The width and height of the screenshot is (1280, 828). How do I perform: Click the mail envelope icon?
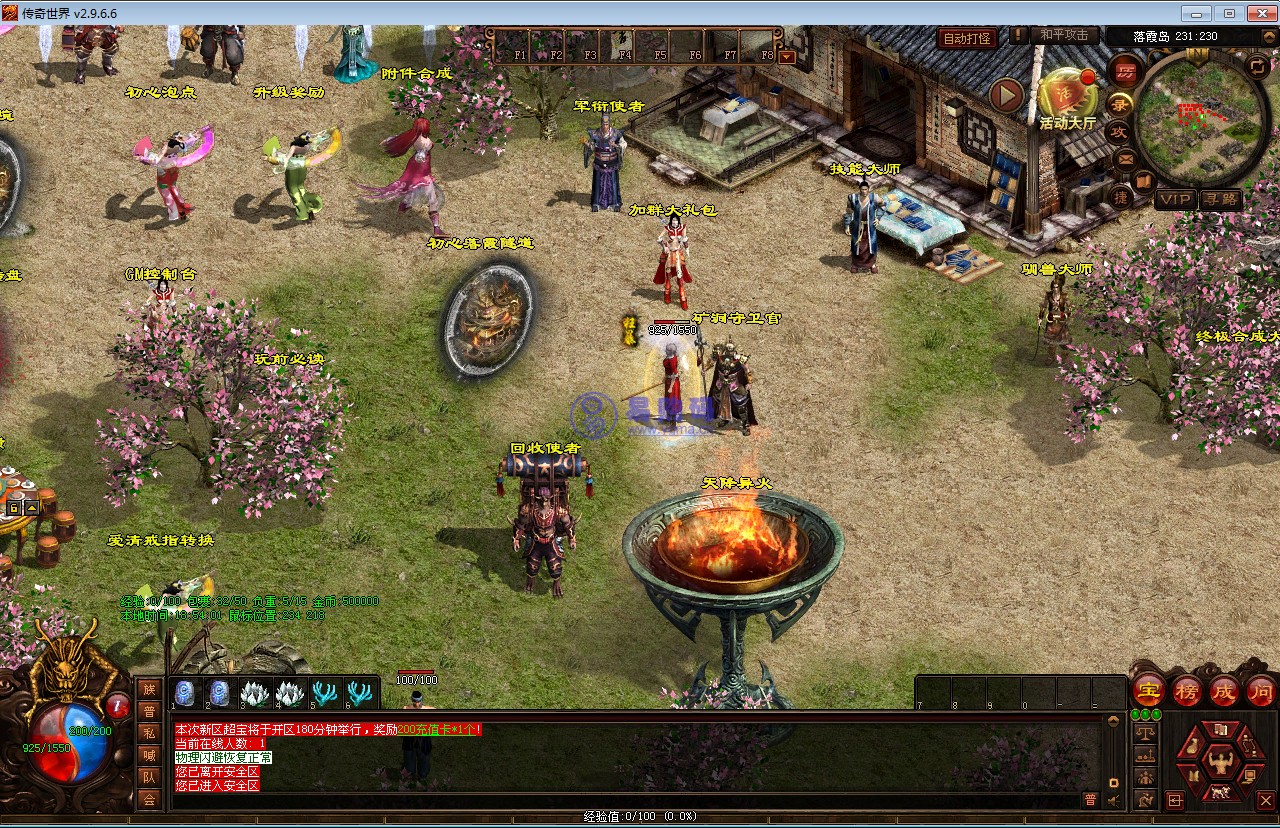coord(1125,158)
